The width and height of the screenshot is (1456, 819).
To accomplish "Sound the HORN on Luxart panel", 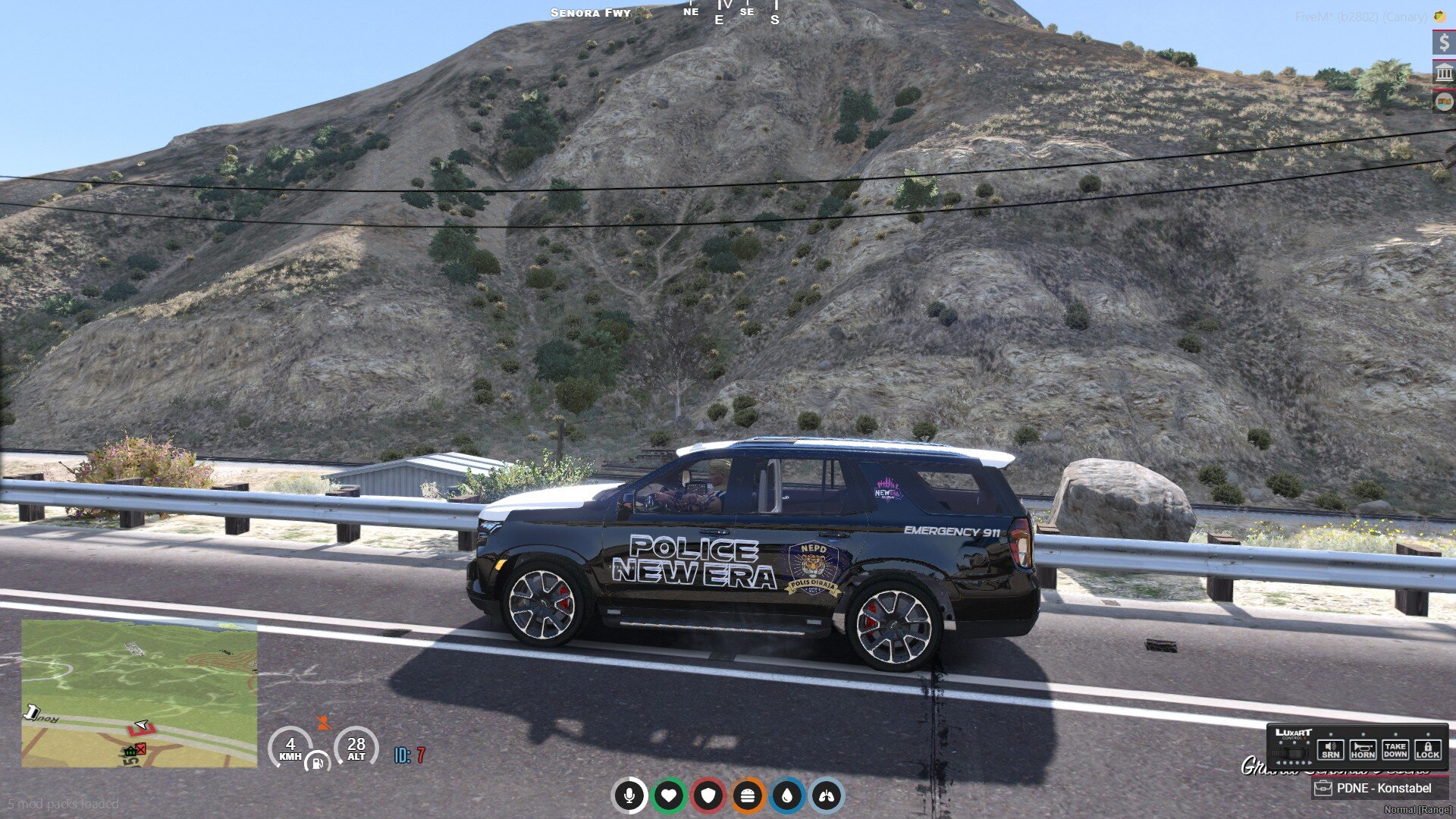I will (1363, 749).
